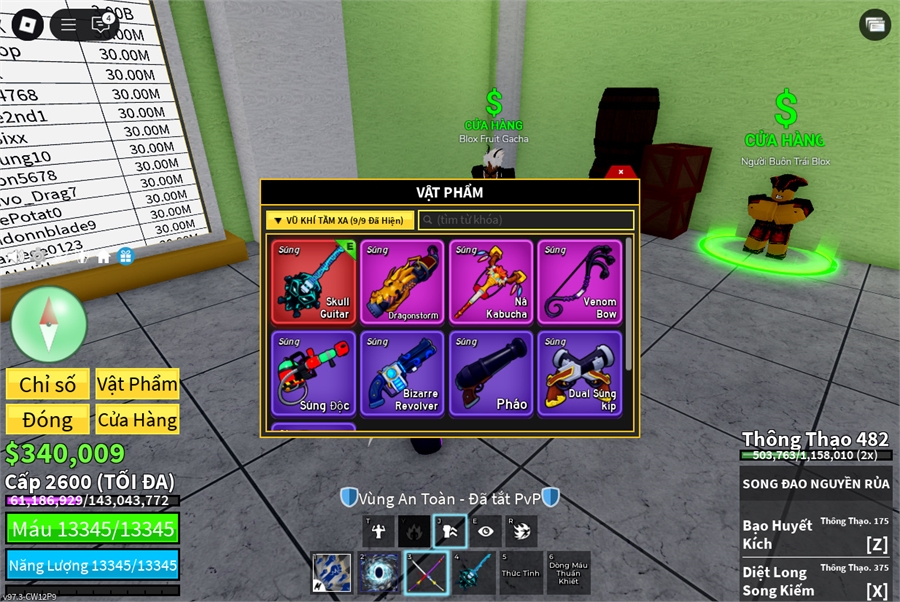The height and width of the screenshot is (602, 900).
Task: Click the Đóng close button
Action: point(47,419)
